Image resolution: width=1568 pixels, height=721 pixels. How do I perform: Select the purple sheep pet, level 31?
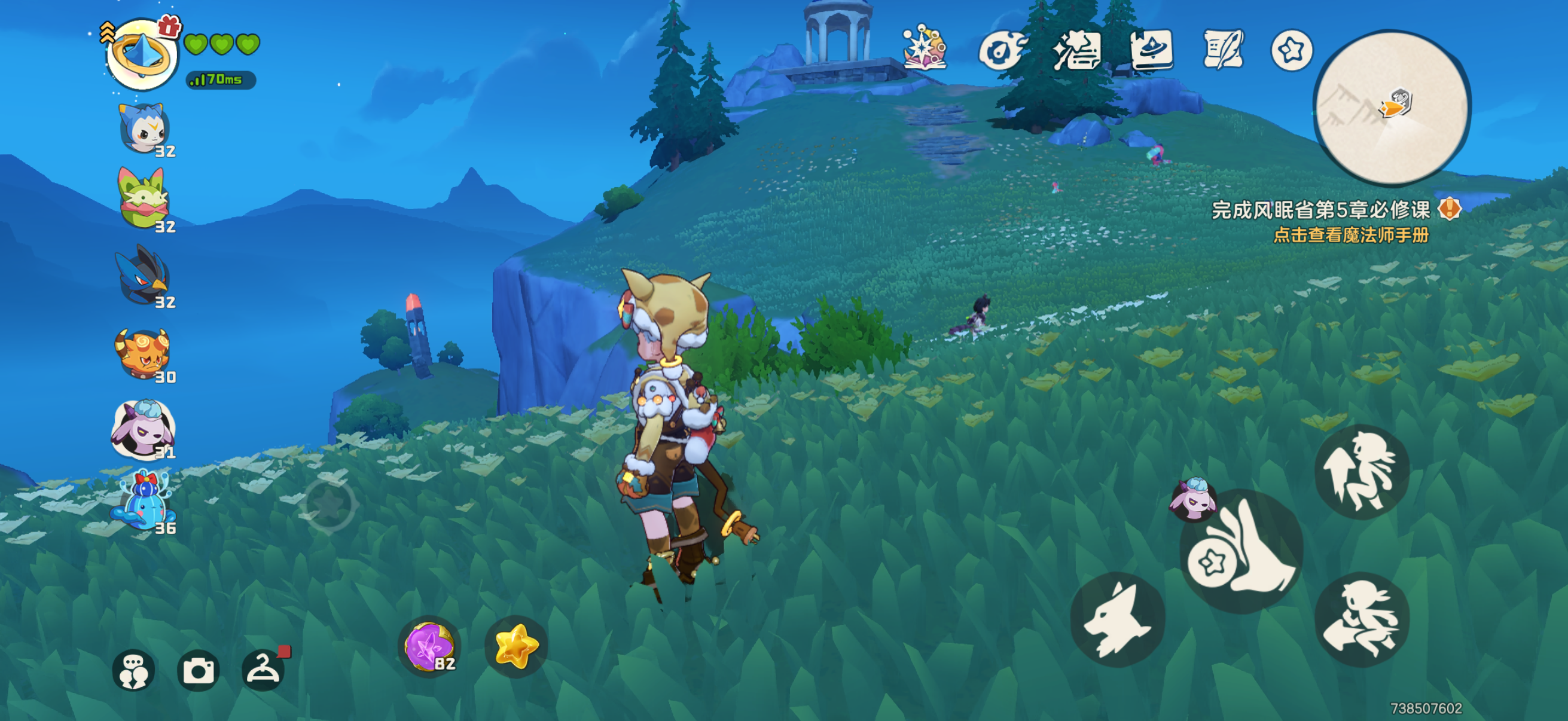point(143,428)
